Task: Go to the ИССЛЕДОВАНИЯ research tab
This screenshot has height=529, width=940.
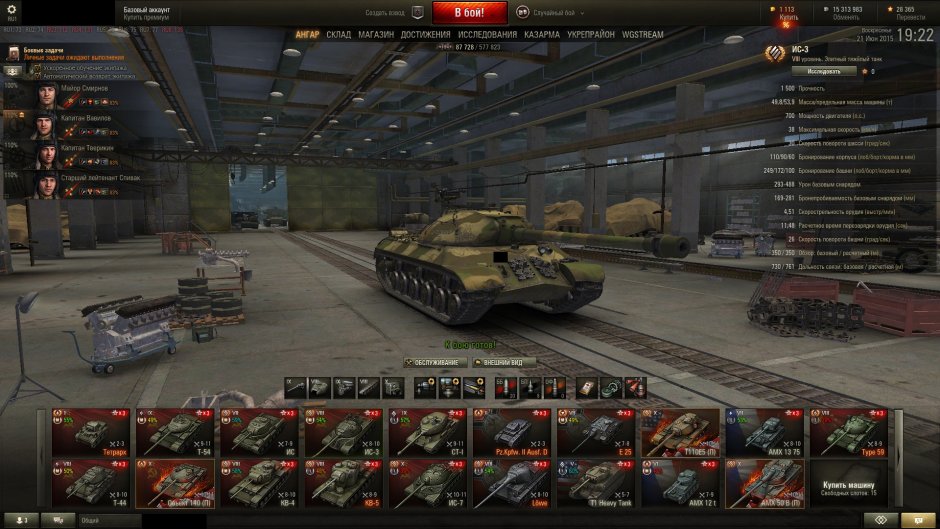Action: pyautogui.click(x=487, y=35)
